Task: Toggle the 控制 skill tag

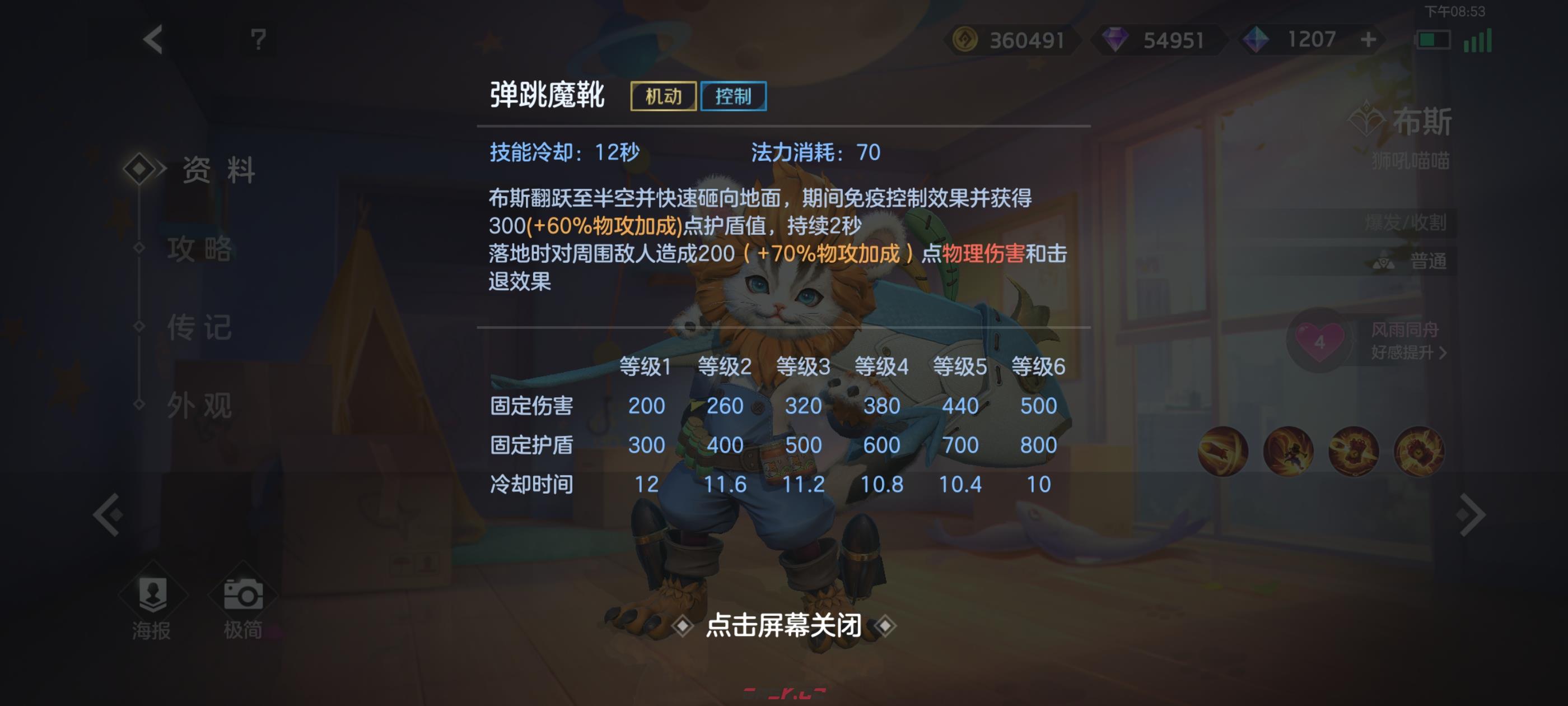Action: (734, 96)
